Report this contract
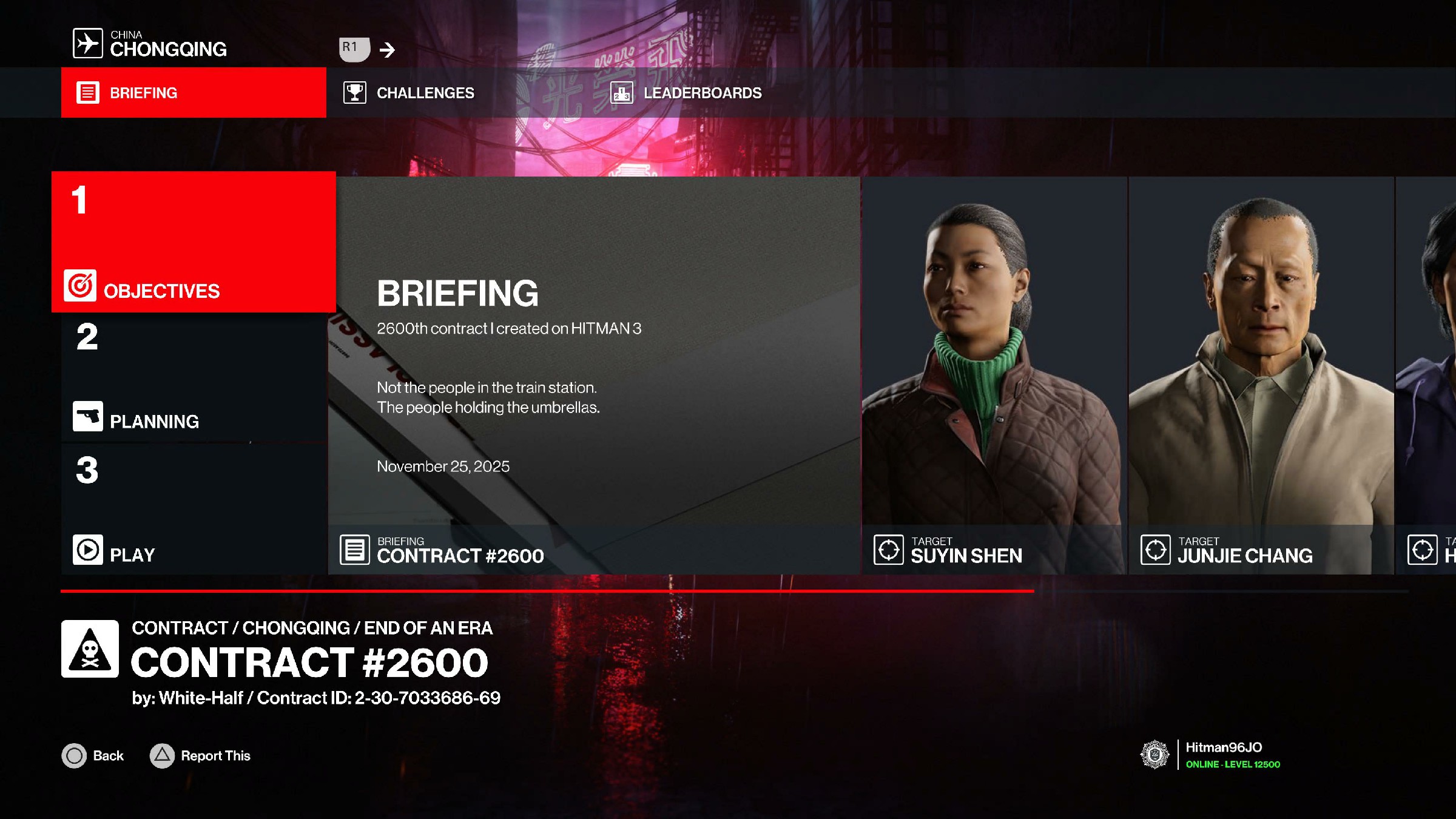This screenshot has height=819, width=1456. [200, 756]
